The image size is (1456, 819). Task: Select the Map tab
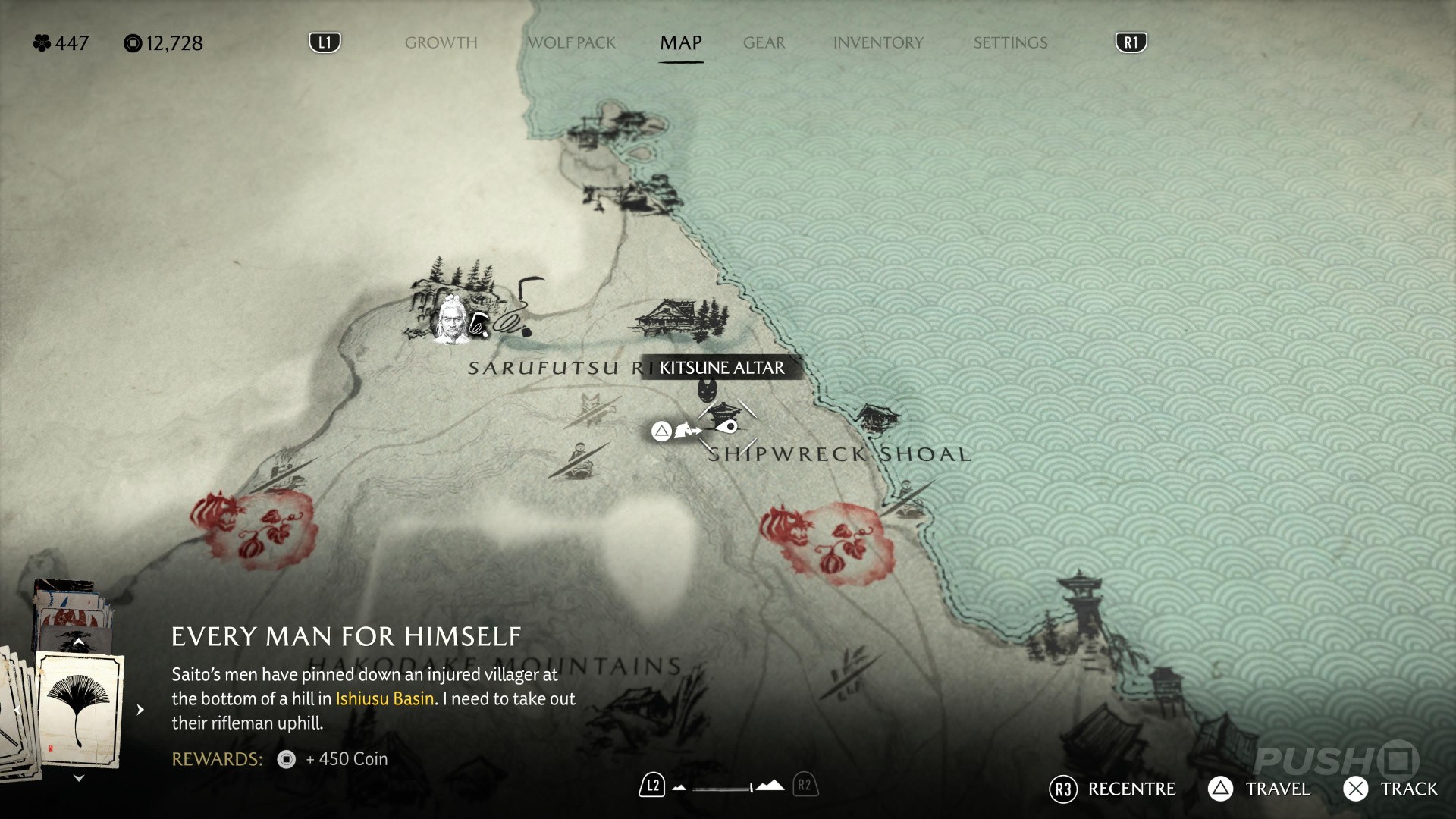point(680,43)
